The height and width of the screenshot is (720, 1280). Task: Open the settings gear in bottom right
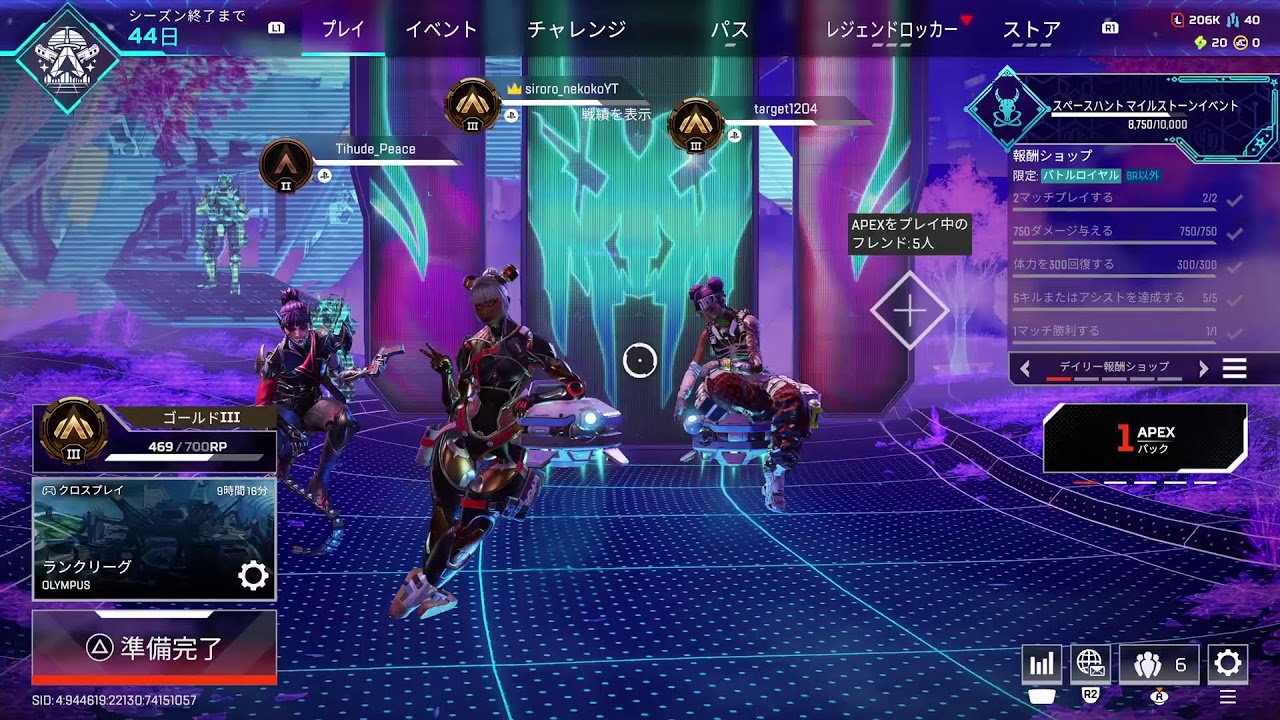tap(1228, 663)
